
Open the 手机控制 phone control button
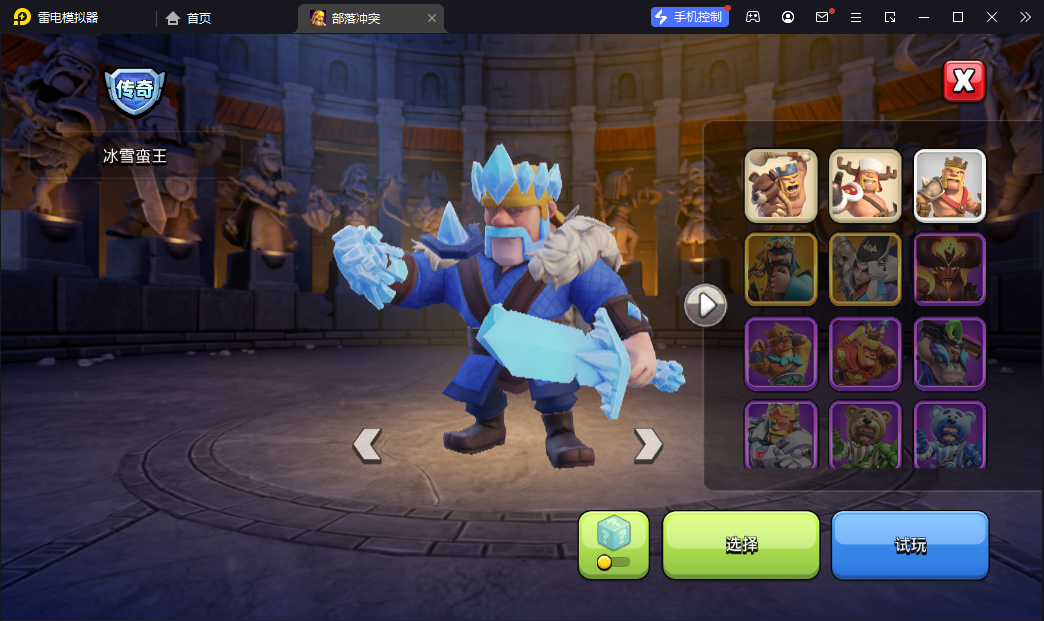[x=690, y=17]
